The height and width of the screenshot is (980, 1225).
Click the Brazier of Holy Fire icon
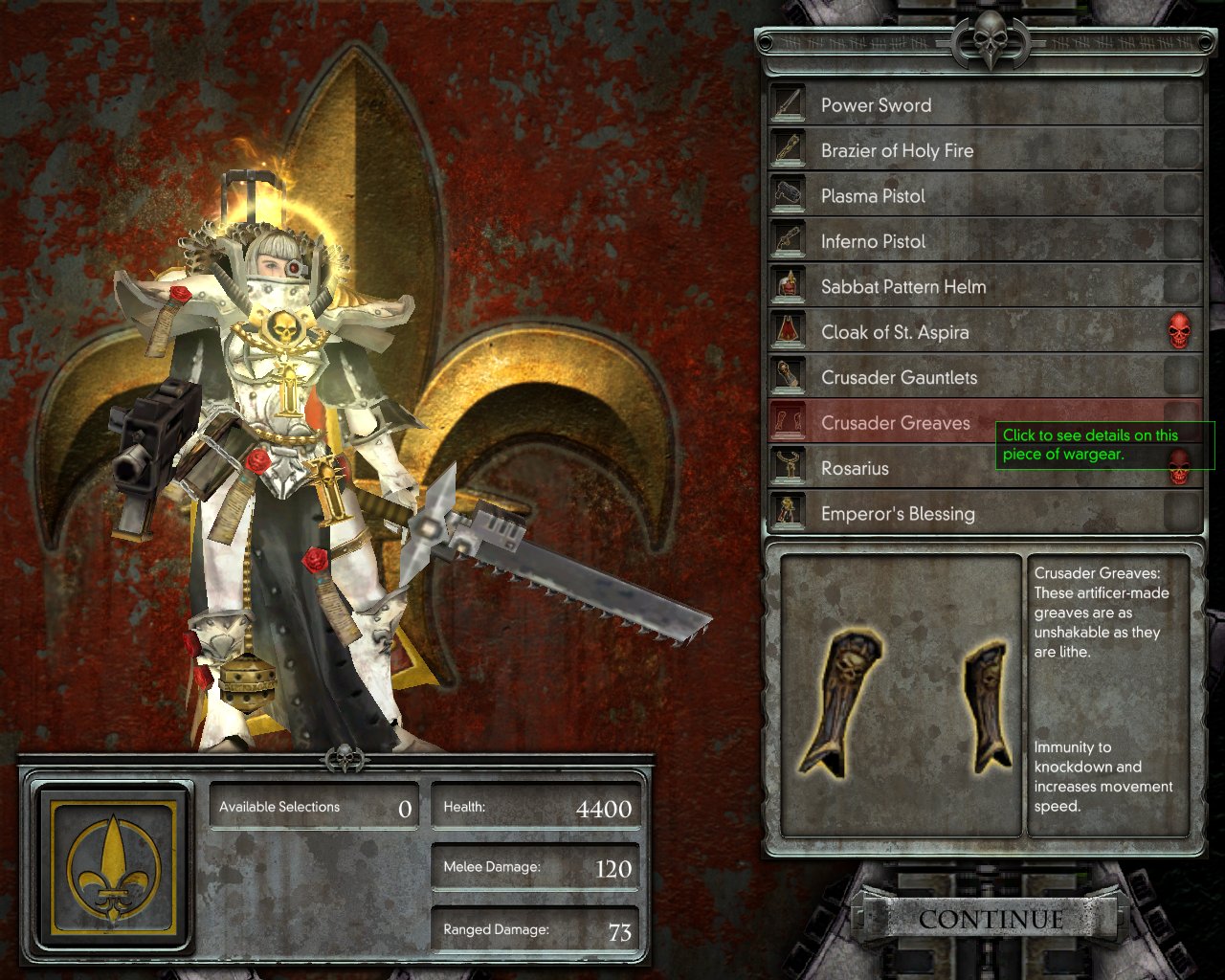click(x=787, y=147)
